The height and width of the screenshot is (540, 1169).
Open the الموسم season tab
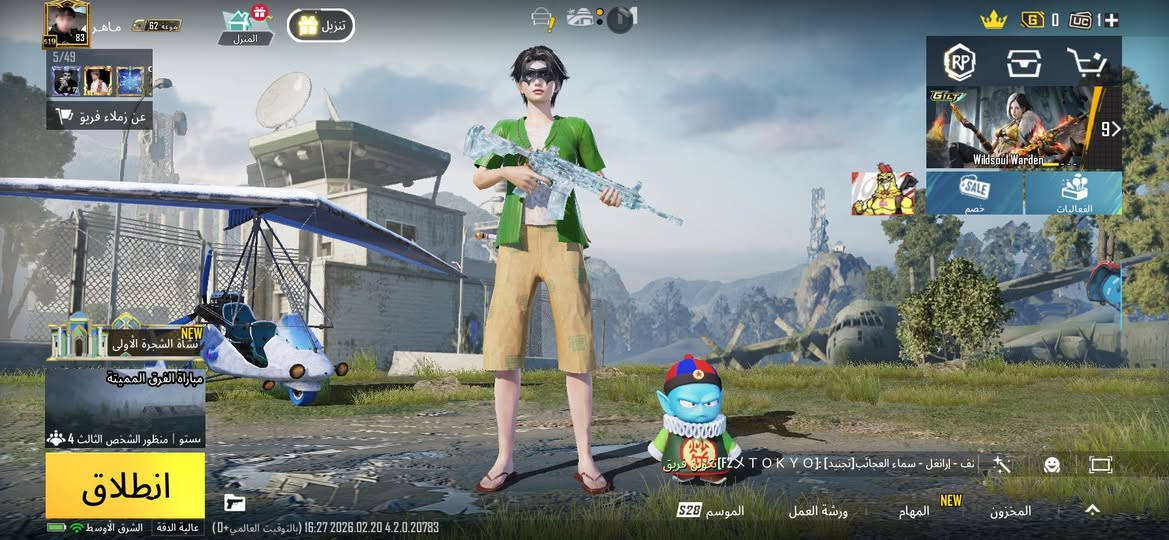click(712, 511)
